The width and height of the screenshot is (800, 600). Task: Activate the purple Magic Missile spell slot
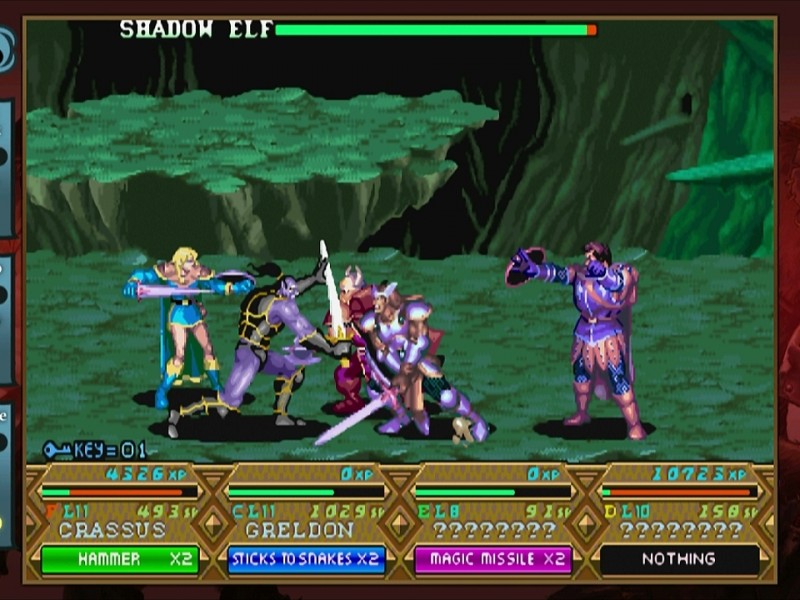(x=493, y=559)
